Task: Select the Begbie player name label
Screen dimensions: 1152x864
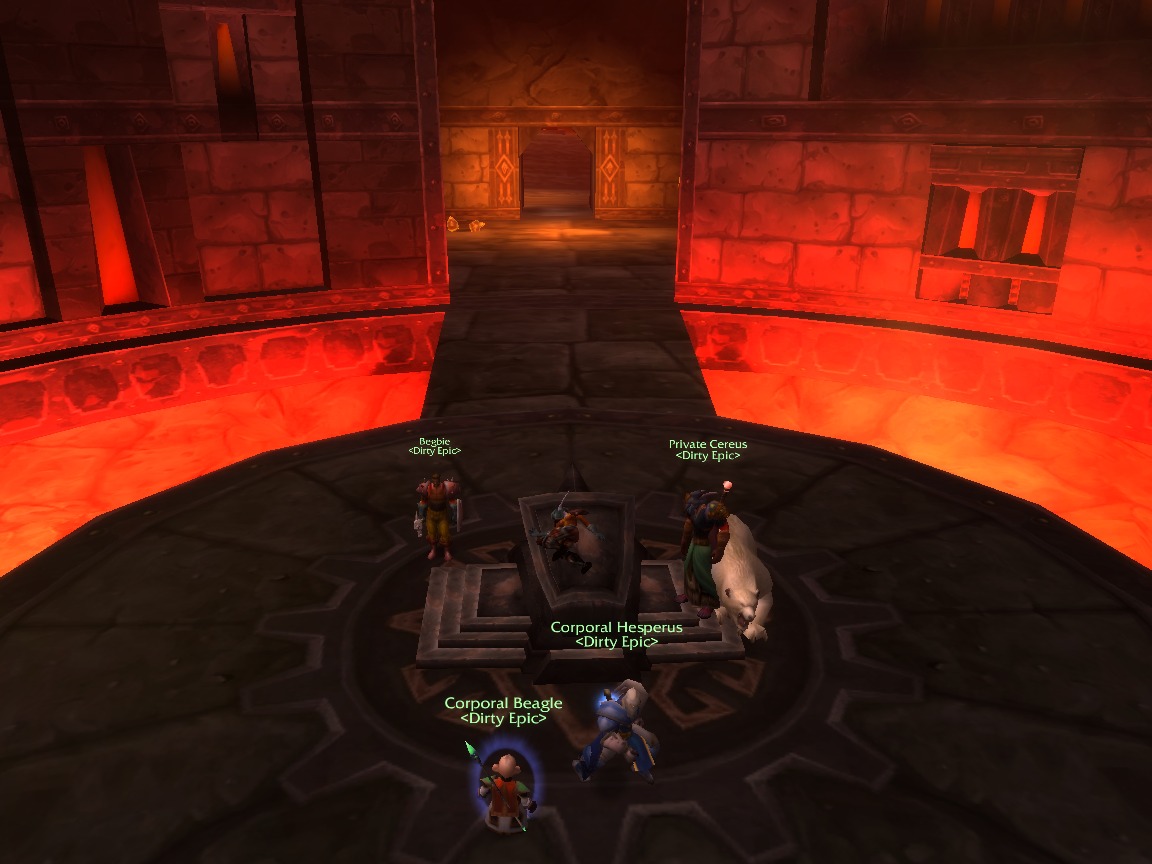Action: [434, 441]
